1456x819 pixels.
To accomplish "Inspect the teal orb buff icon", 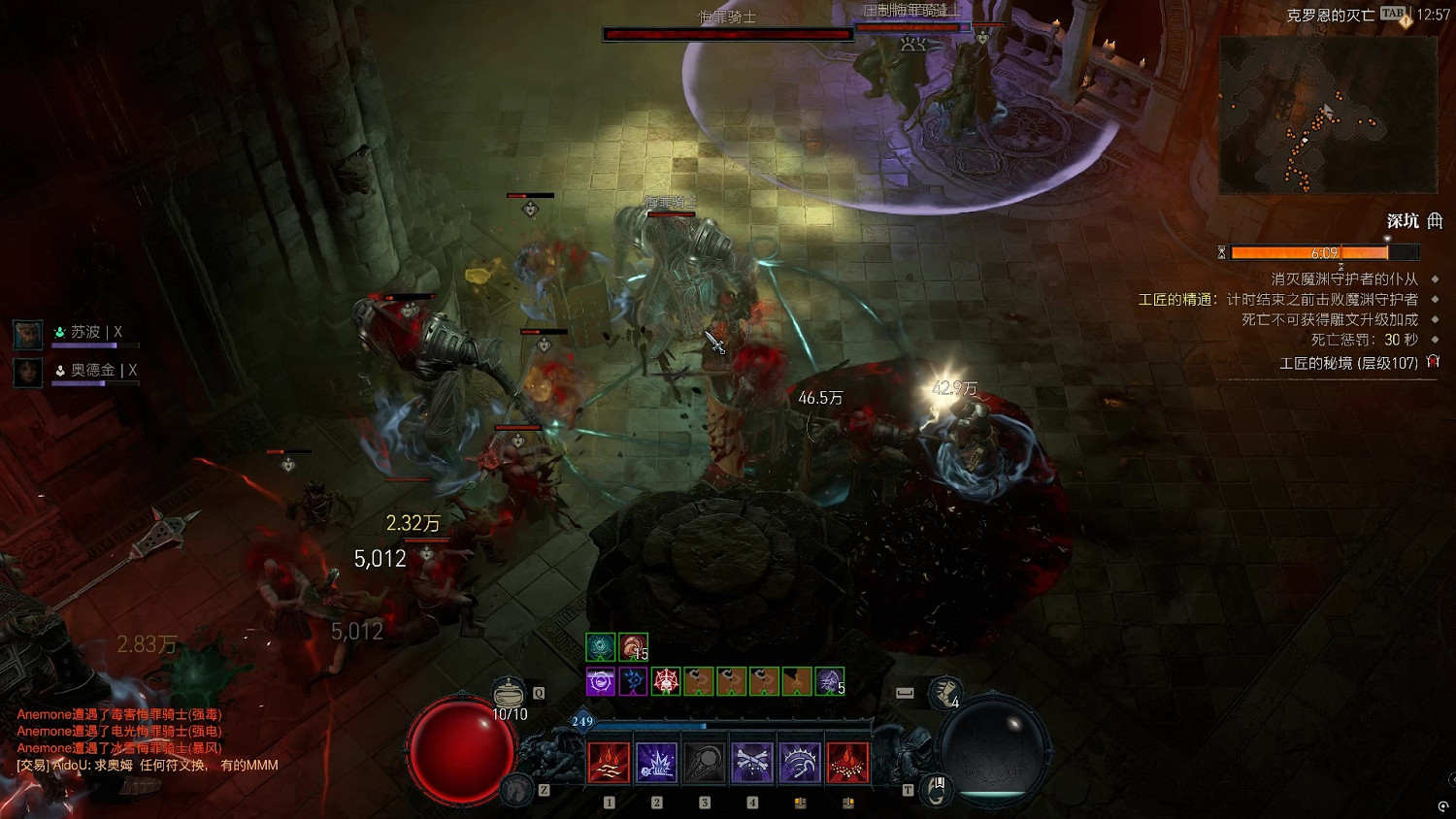I will [601, 646].
